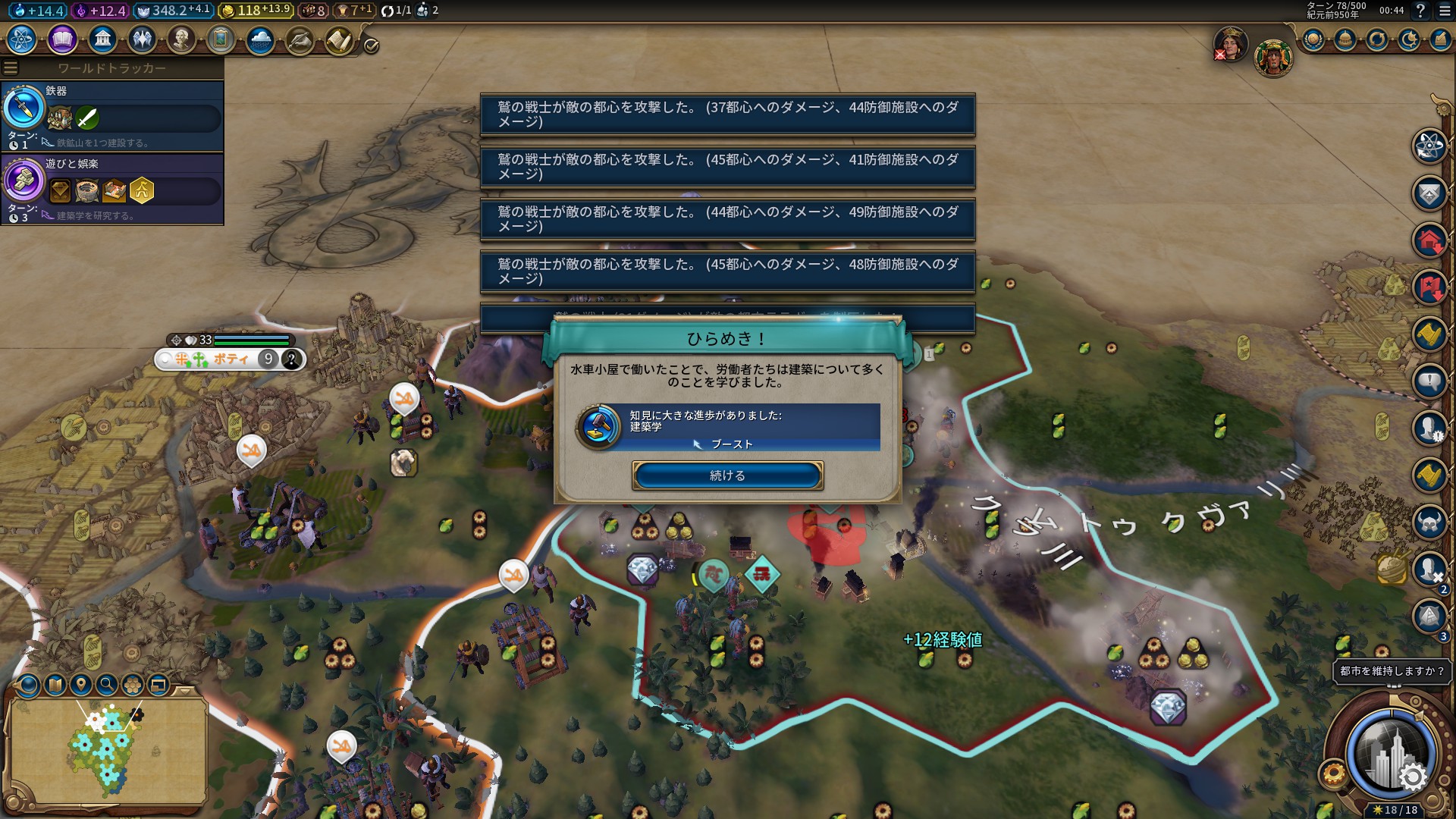The image size is (1456, 819).
Task: Open the civics tree book icon
Action: pos(62,39)
